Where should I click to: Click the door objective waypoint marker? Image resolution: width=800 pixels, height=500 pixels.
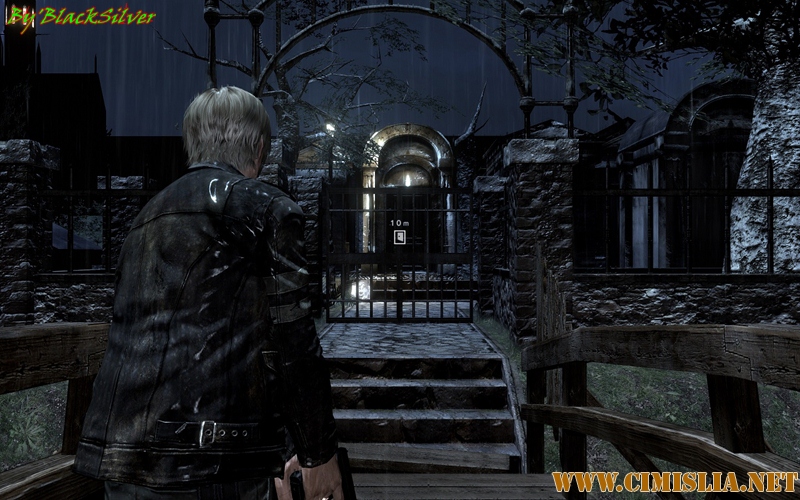pyautogui.click(x=399, y=237)
